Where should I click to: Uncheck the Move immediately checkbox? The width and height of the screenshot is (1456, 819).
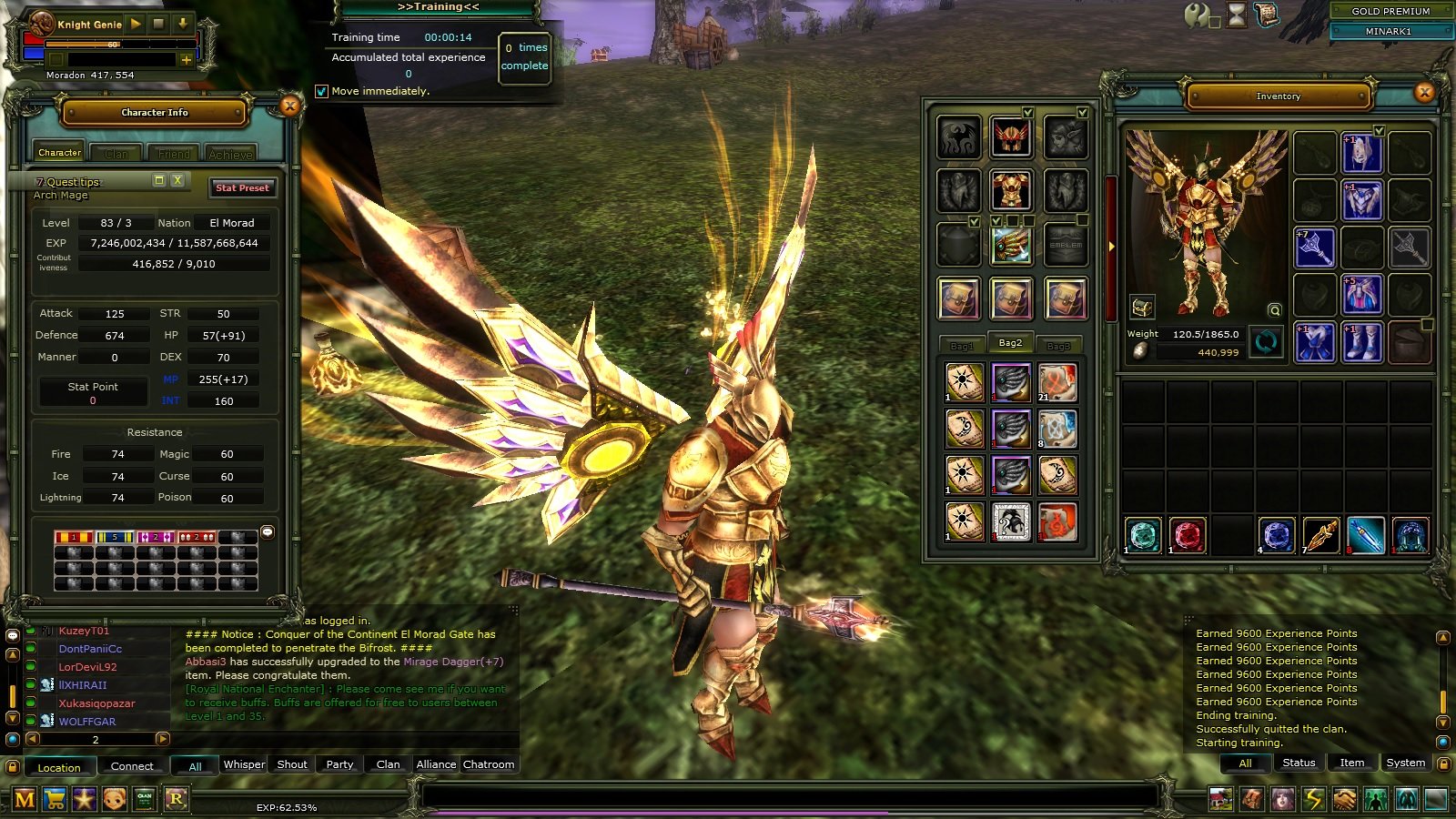pyautogui.click(x=322, y=90)
